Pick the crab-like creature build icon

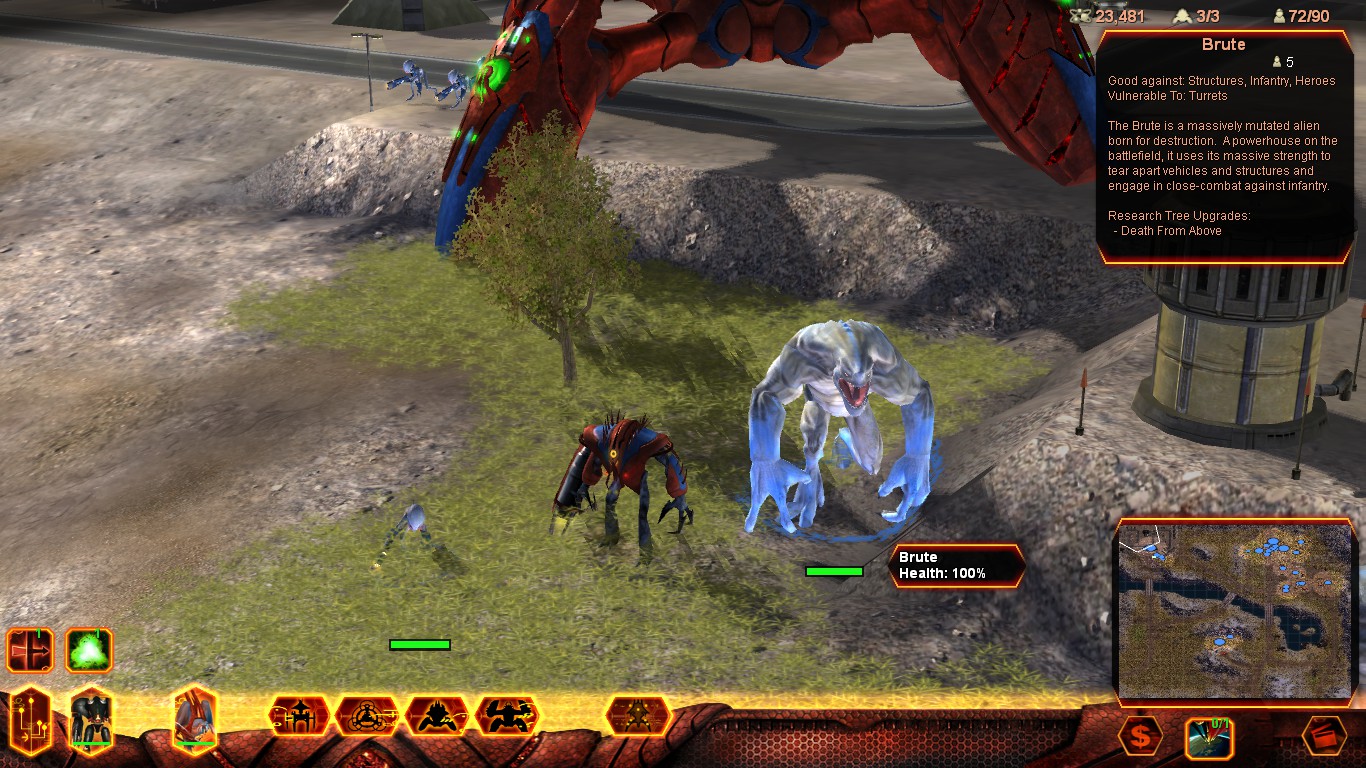[437, 716]
